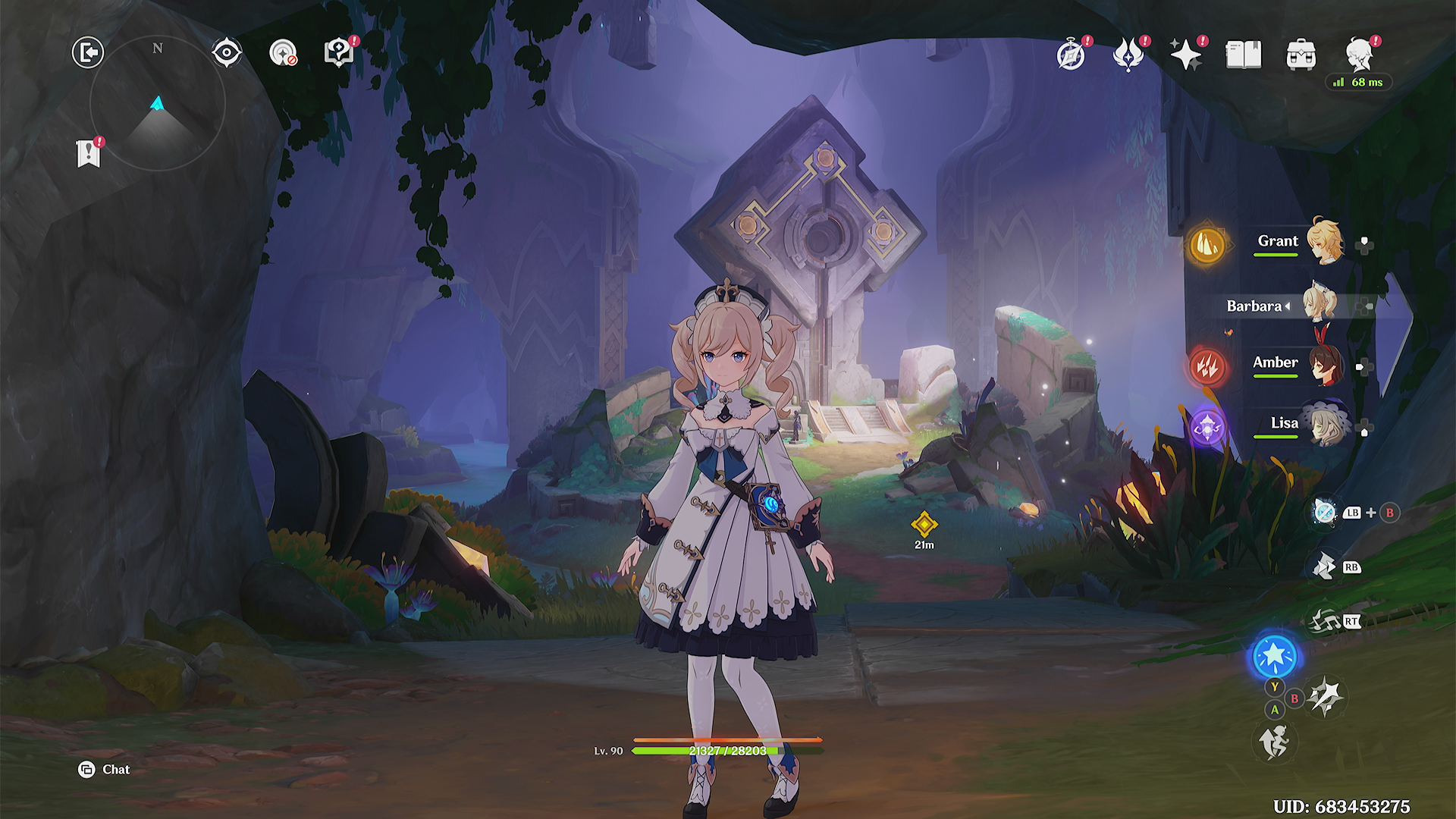Click the yellow diamond quest marker
This screenshot has height=819, width=1456.
924,525
